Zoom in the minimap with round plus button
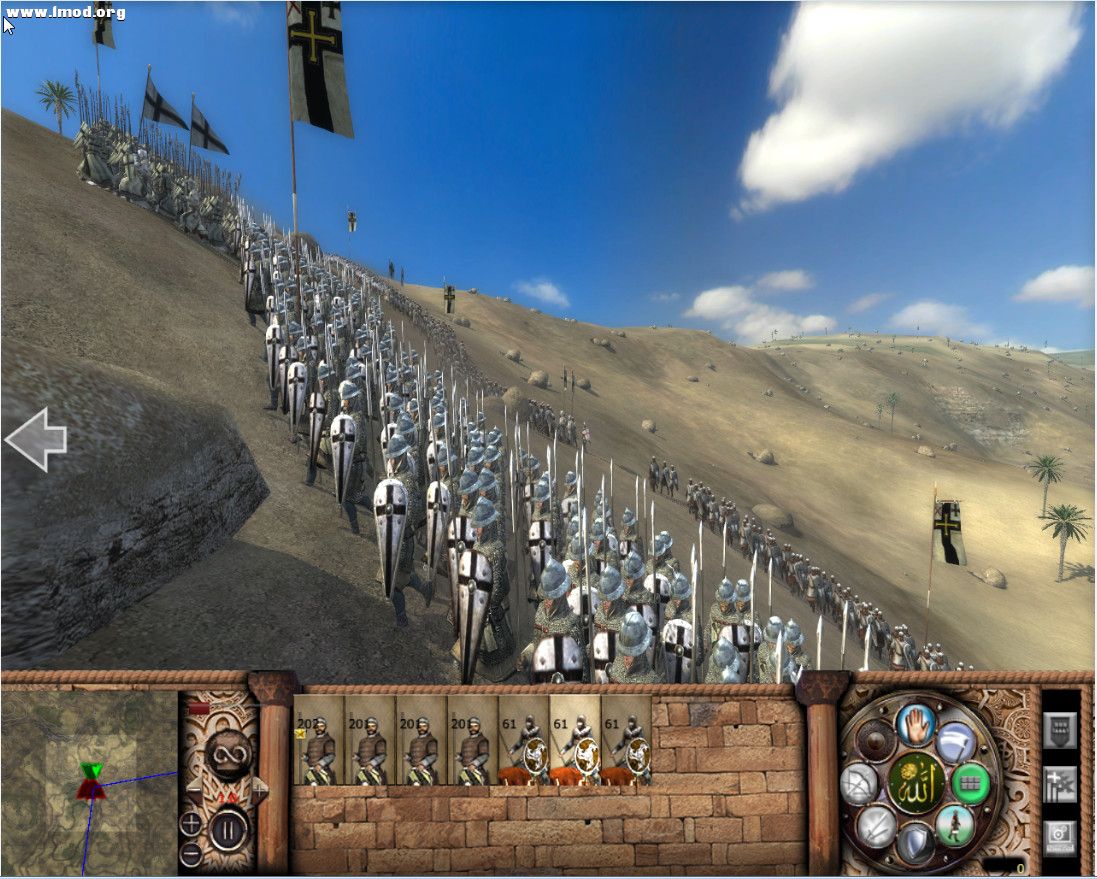 pos(191,825)
